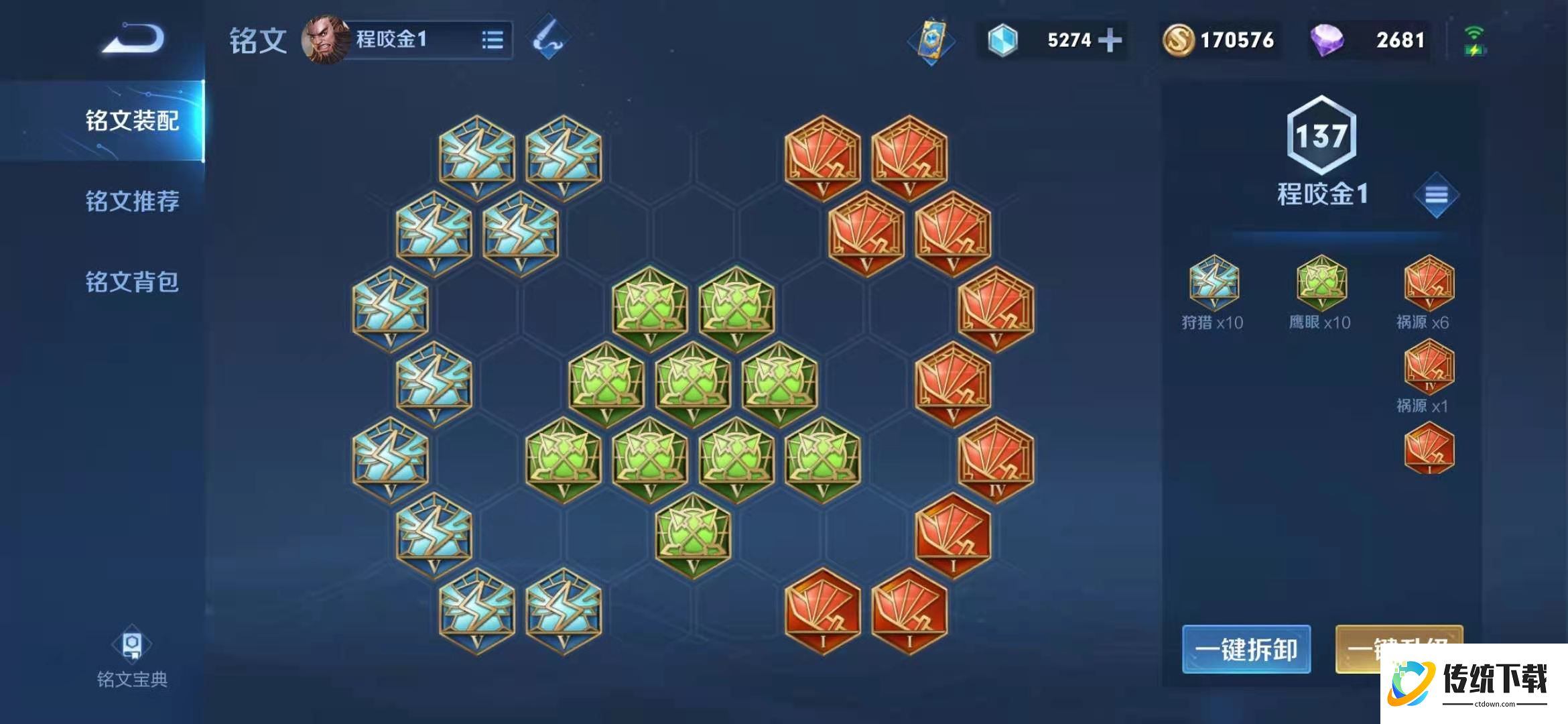Open the blue card ticket icon
The height and width of the screenshot is (724, 1568).
click(x=931, y=40)
